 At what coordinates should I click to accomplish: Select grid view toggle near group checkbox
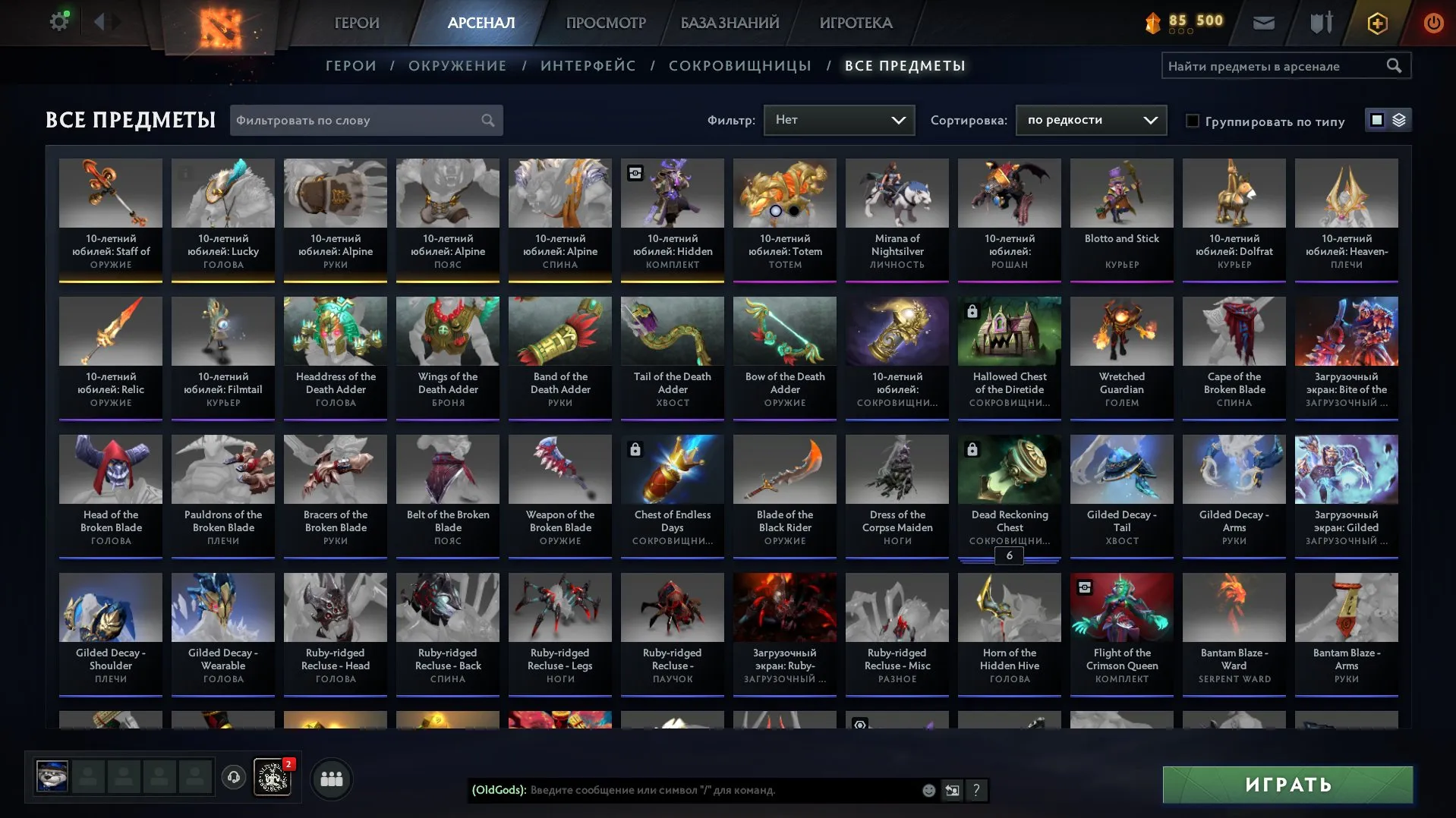(1376, 120)
